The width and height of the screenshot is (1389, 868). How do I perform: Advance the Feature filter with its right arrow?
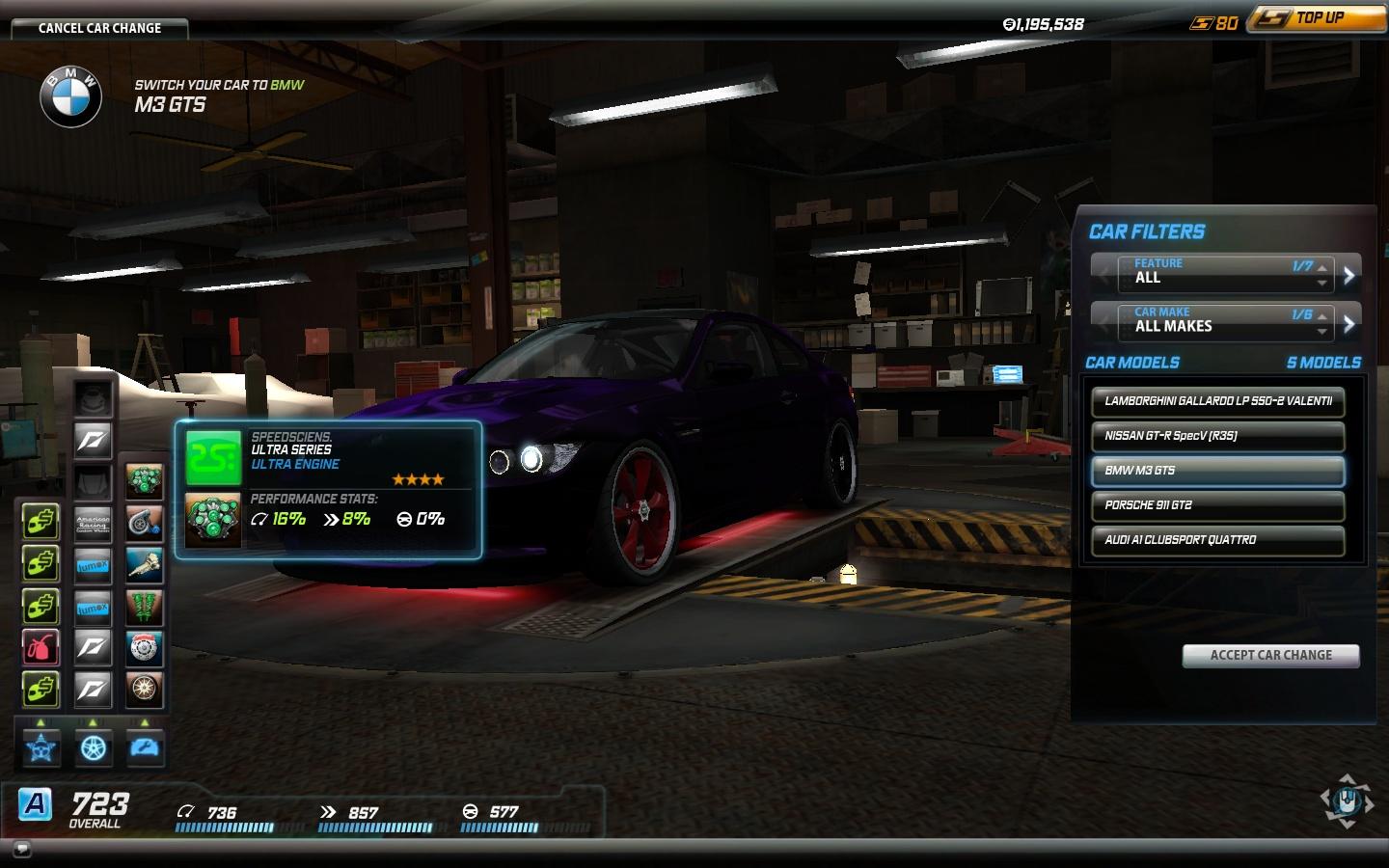click(x=1349, y=275)
